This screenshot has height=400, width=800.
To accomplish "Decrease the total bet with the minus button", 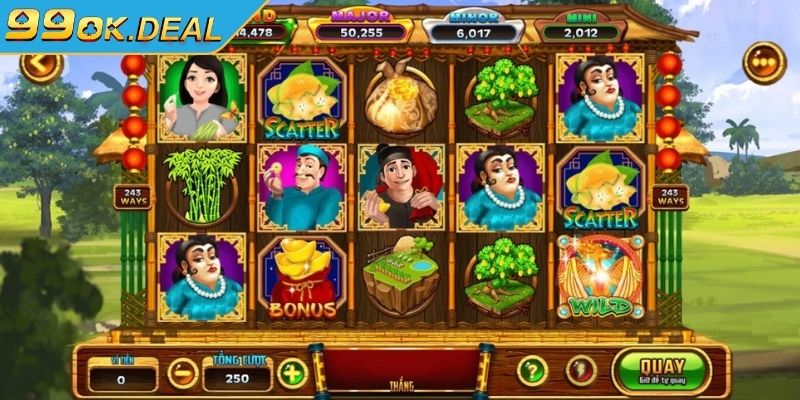I will tap(182, 374).
